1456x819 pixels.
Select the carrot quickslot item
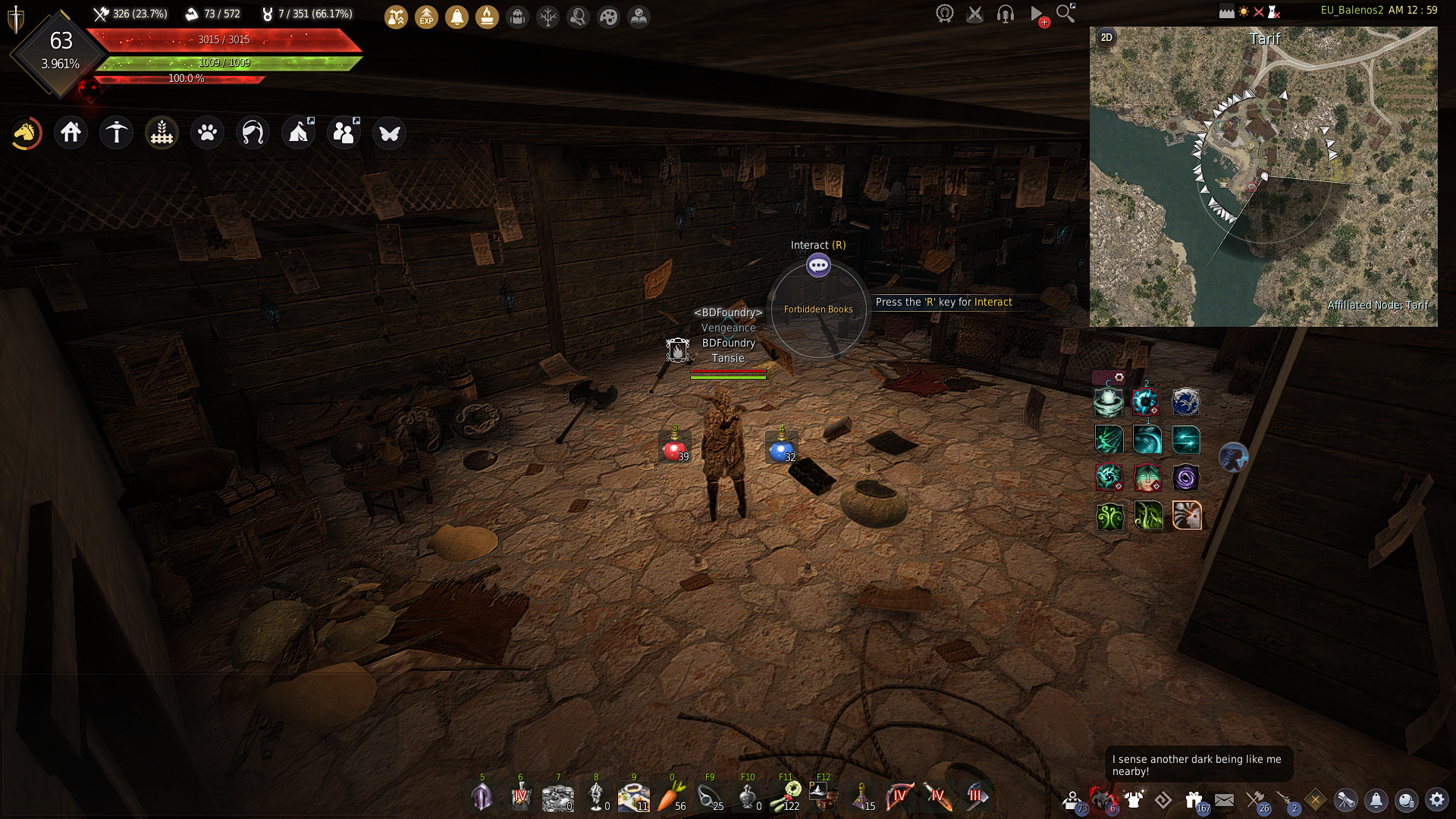670,797
